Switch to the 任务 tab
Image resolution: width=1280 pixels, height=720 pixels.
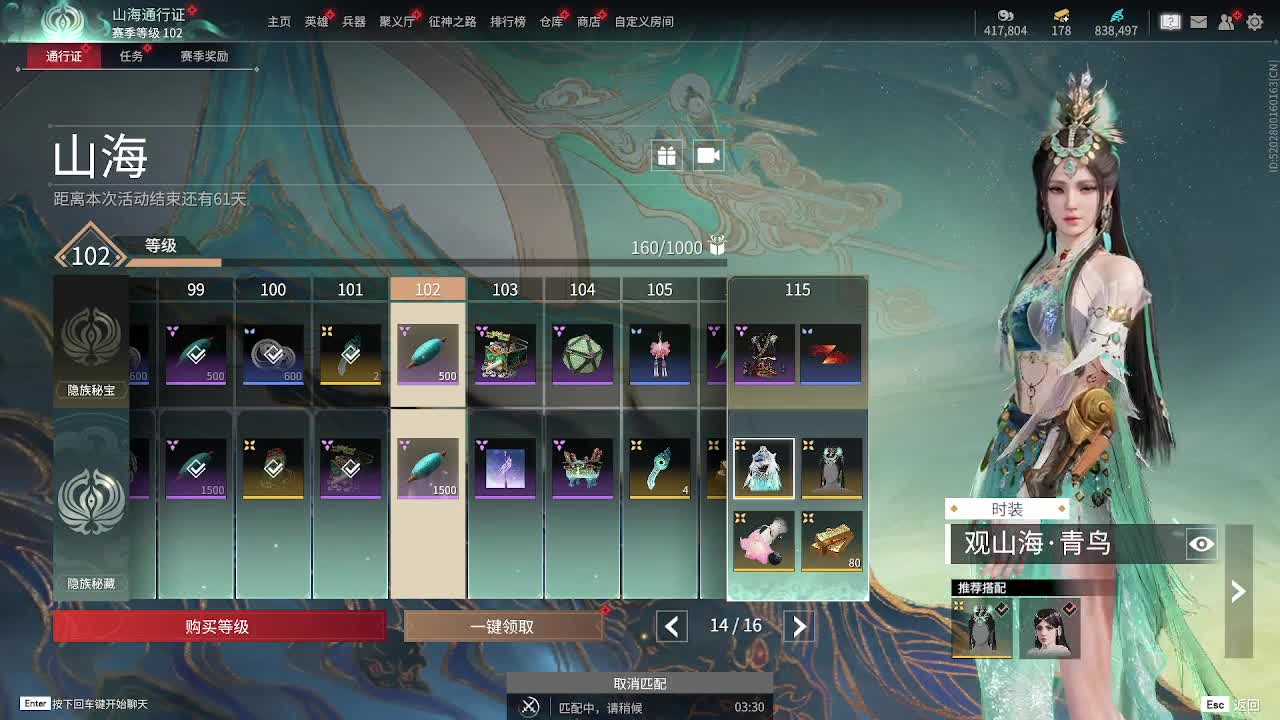coord(131,56)
